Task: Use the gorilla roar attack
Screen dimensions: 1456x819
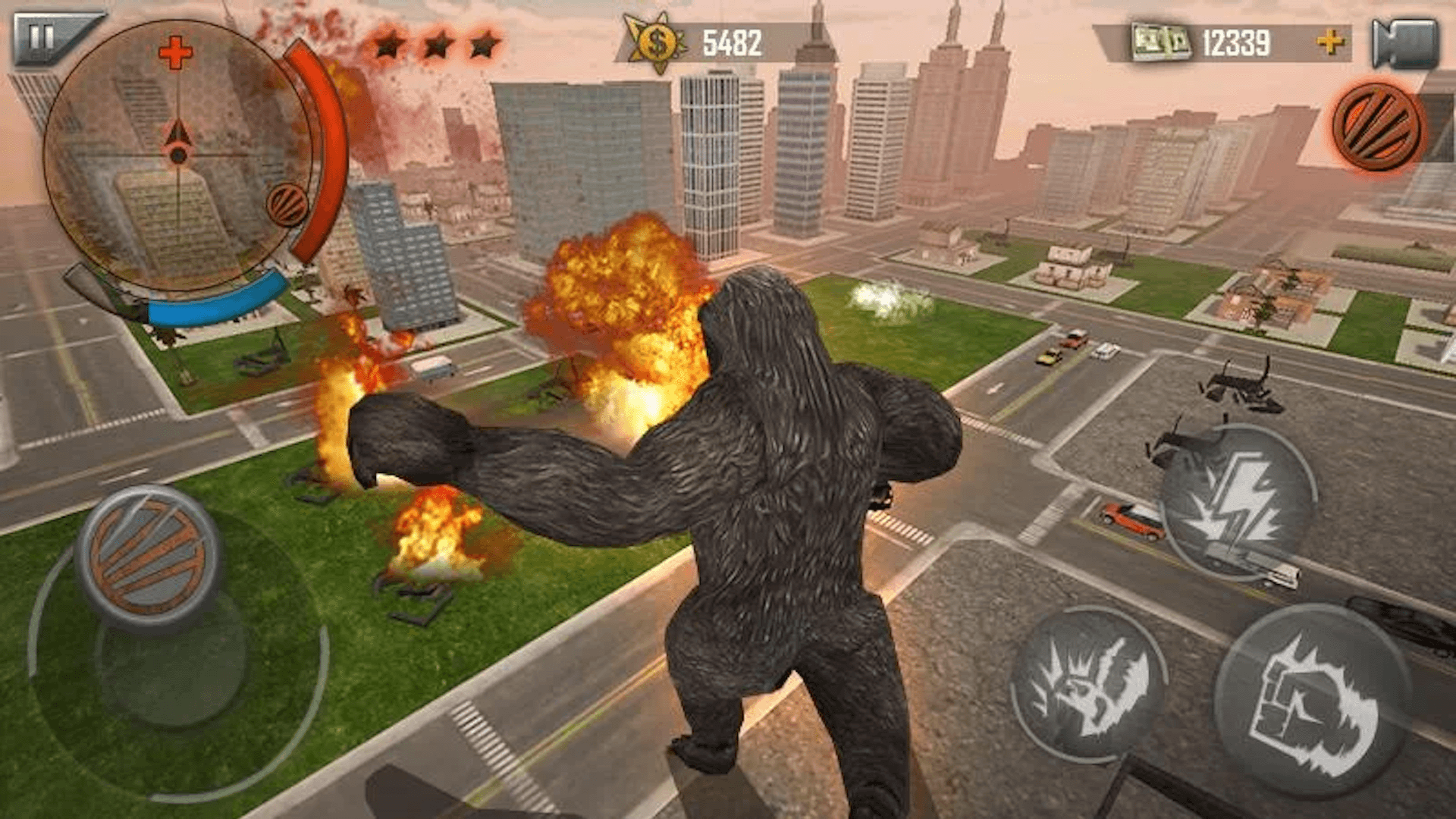Action: coord(1089,686)
